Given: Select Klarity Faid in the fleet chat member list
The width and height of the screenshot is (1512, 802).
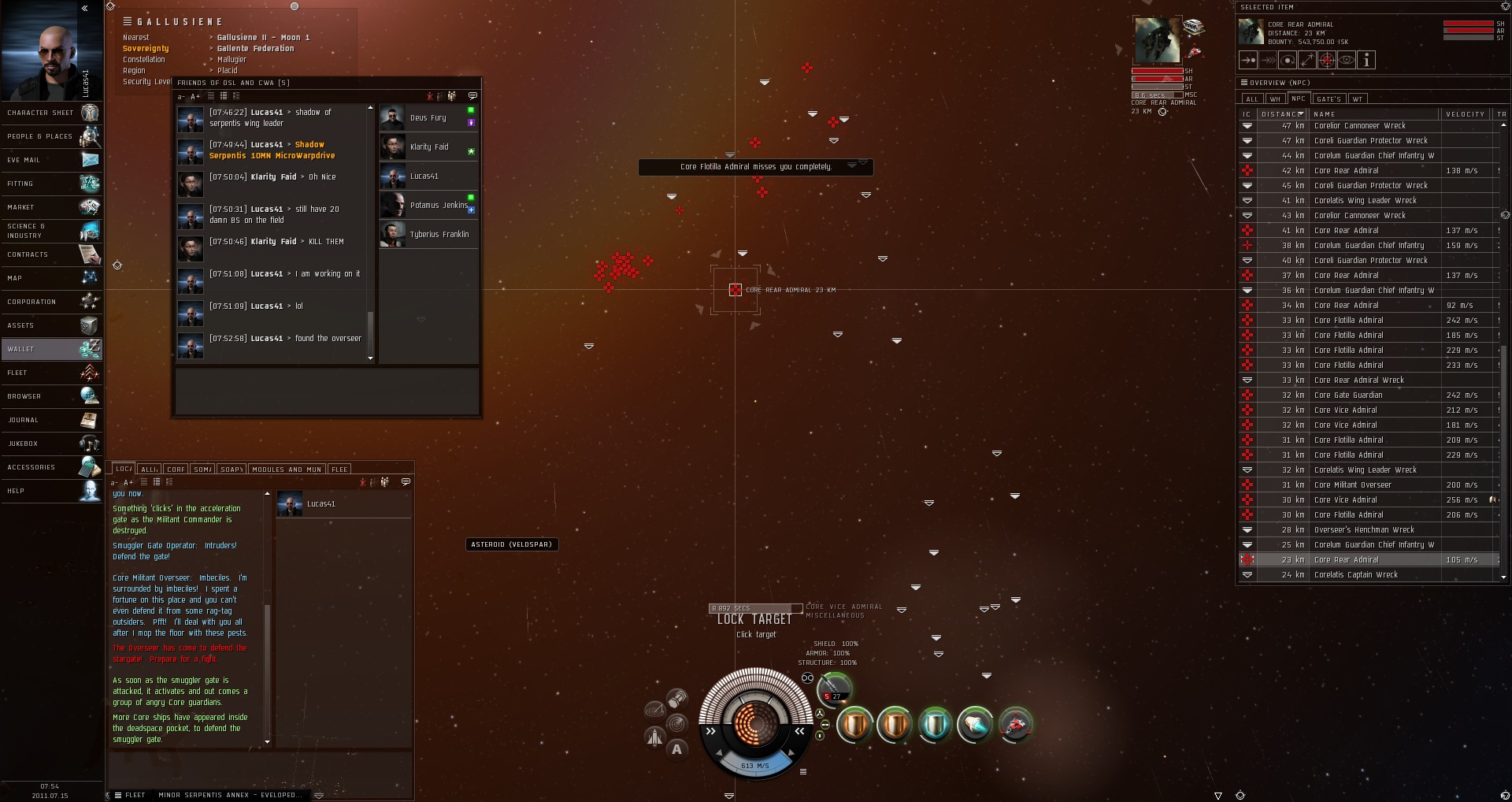Looking at the screenshot, I should coord(428,147).
